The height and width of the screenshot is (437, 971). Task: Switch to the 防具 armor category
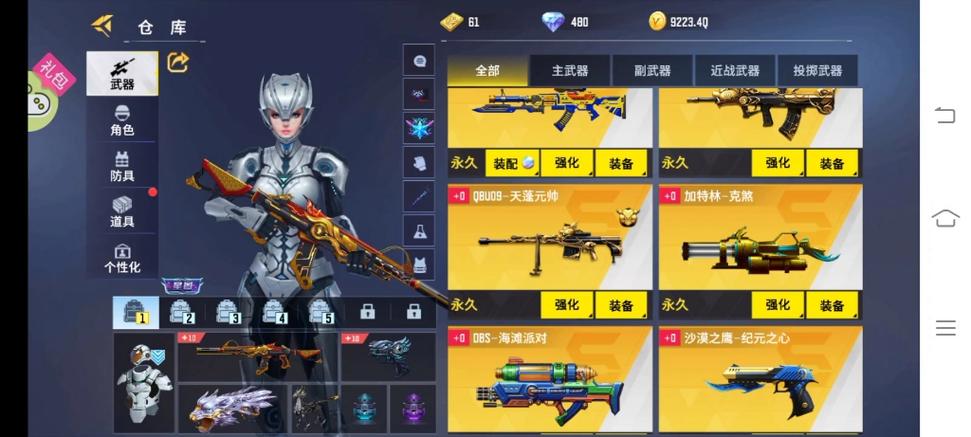pyautogui.click(x=122, y=166)
